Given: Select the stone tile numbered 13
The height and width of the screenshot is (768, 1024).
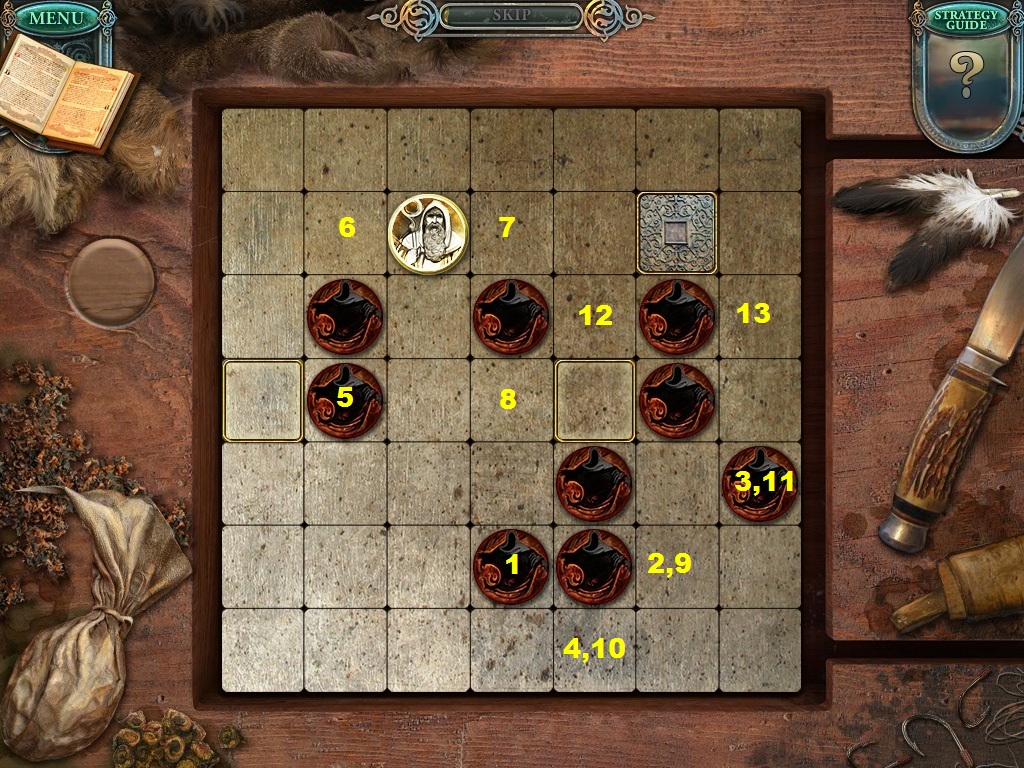Looking at the screenshot, I should pos(758,316).
